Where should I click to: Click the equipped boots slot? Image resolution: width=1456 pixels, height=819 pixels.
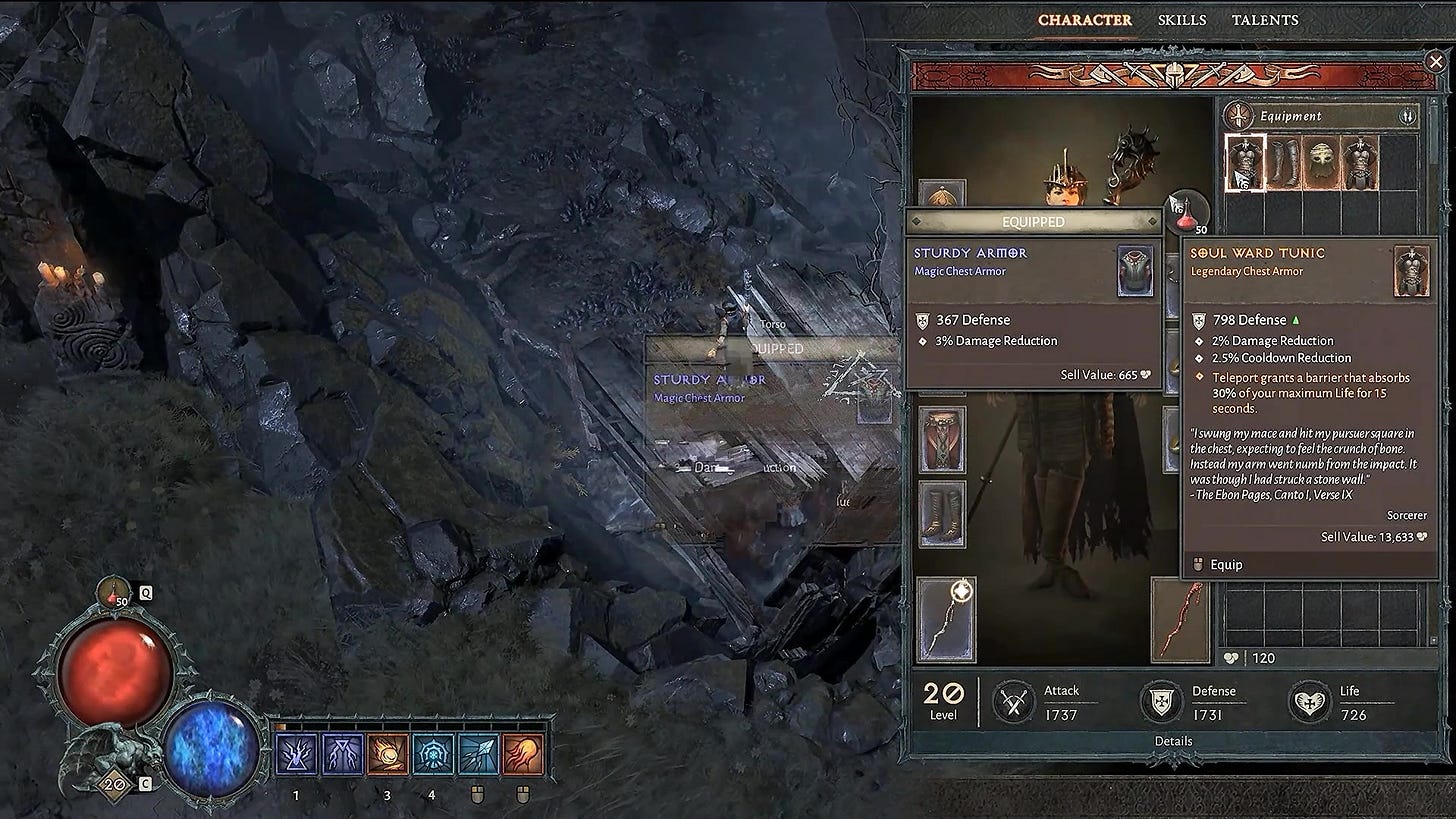tap(942, 513)
